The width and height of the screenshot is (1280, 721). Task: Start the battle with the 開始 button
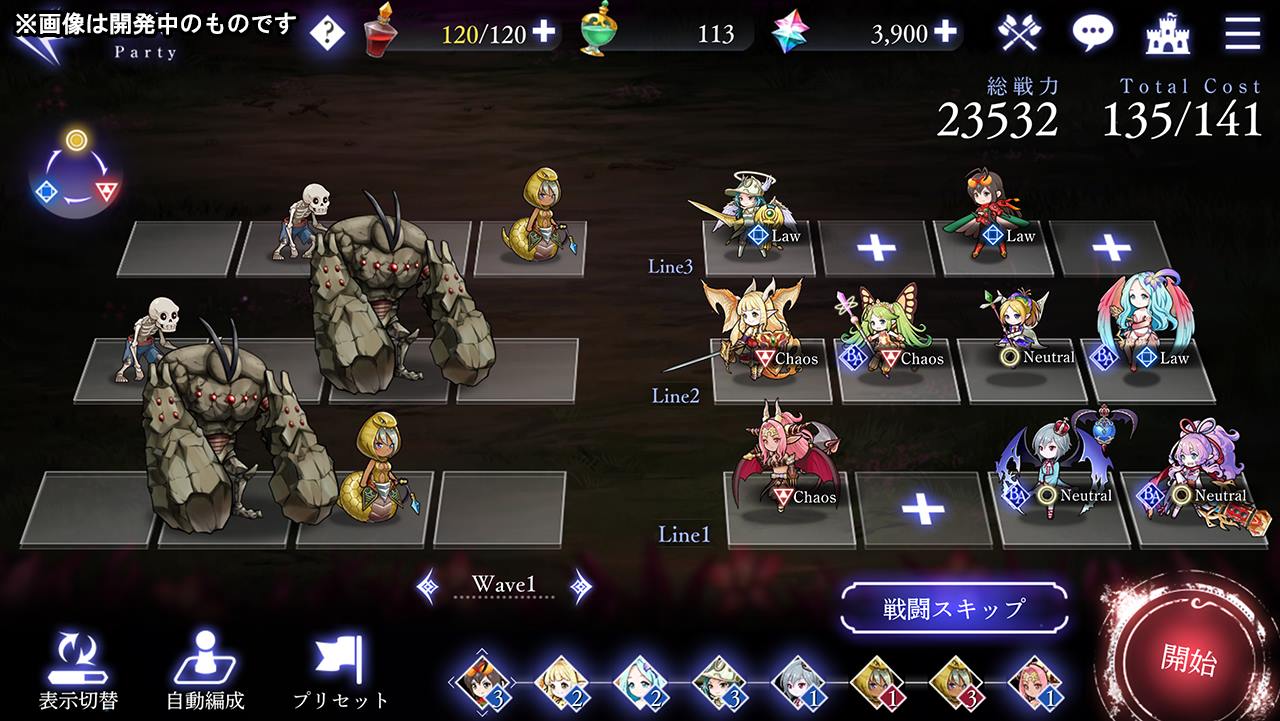[1189, 659]
